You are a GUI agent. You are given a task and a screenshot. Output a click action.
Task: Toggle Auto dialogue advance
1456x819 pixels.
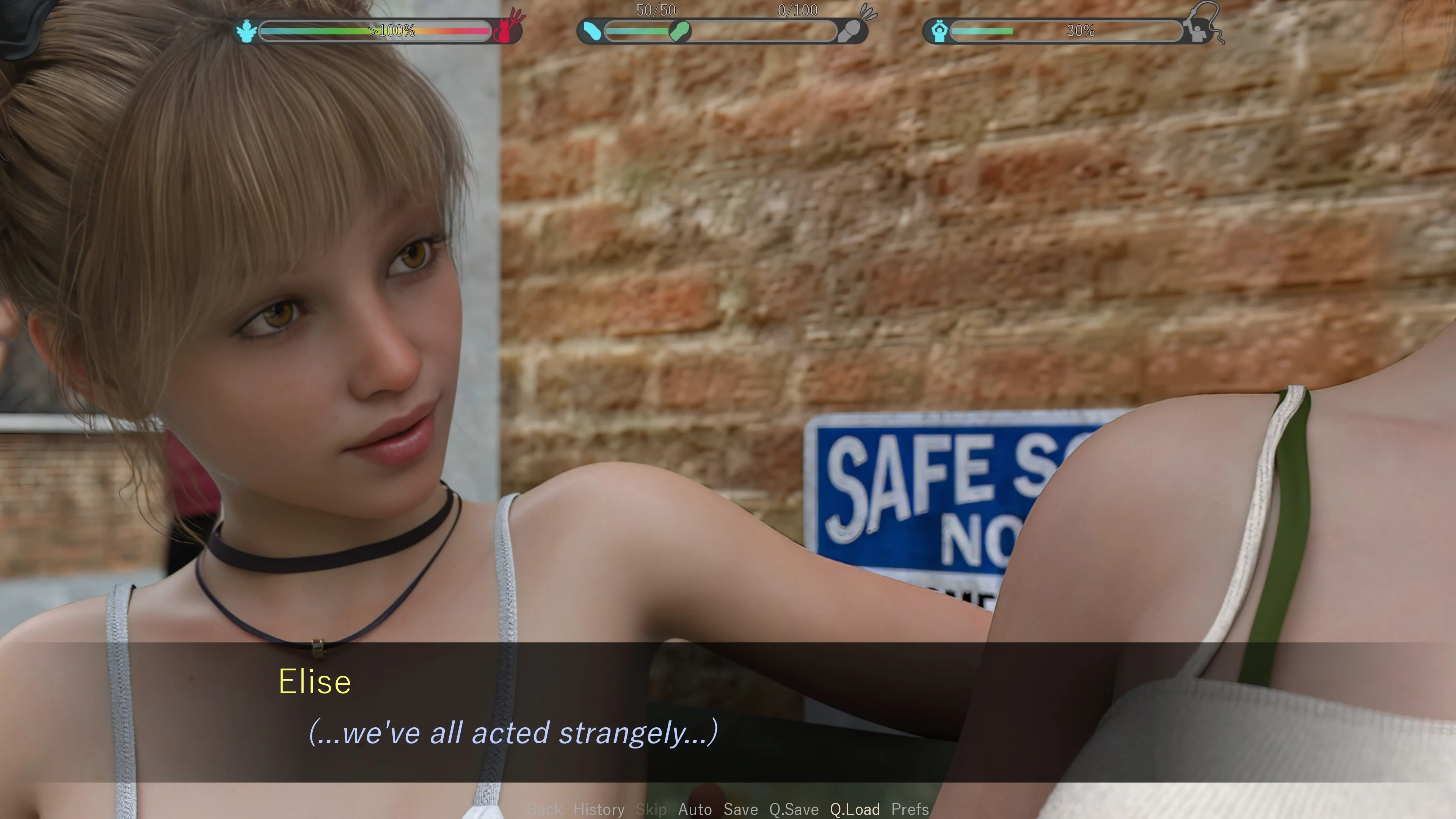tap(695, 810)
